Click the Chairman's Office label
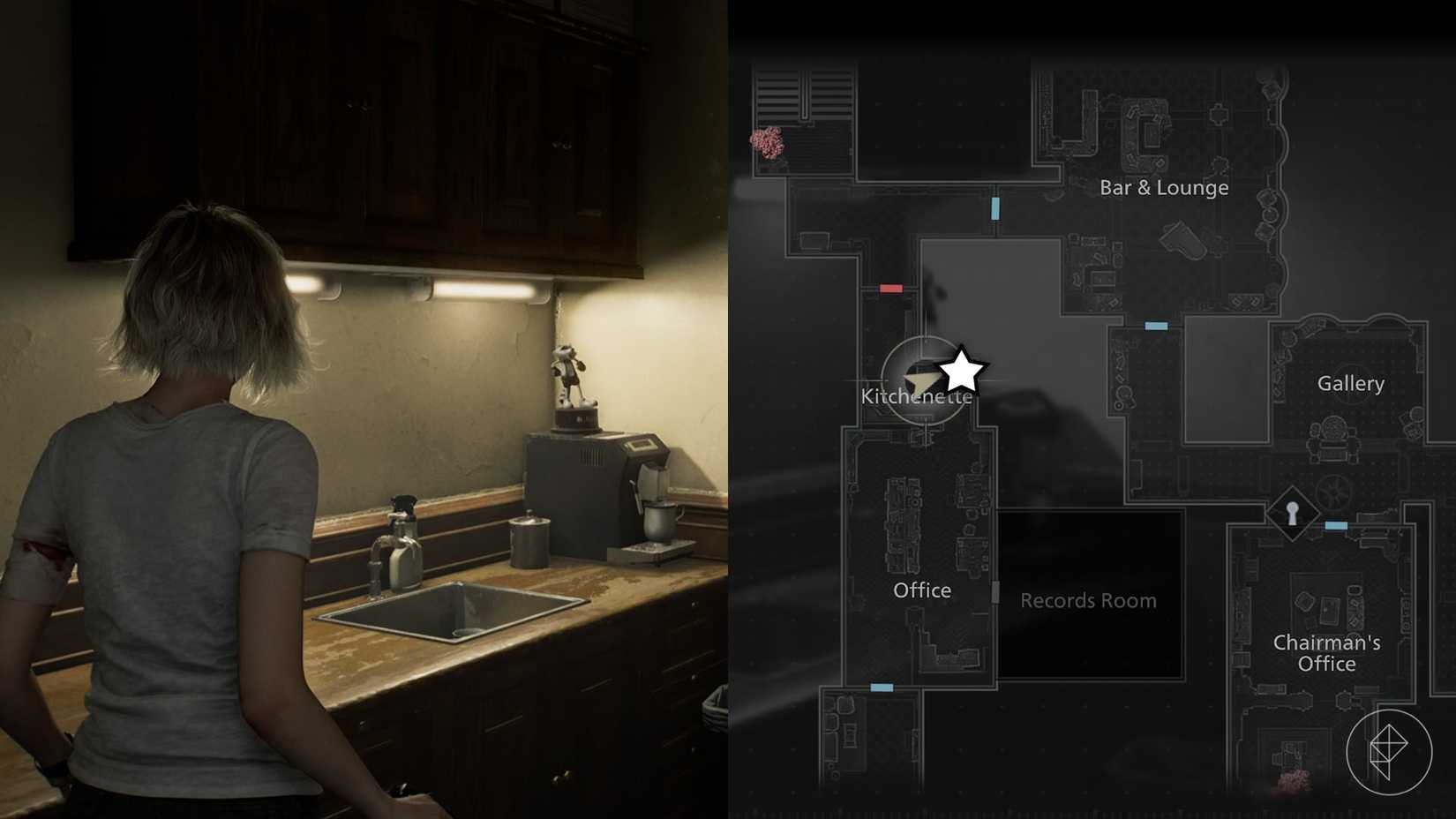Viewport: 1456px width, 819px height. (x=1326, y=653)
